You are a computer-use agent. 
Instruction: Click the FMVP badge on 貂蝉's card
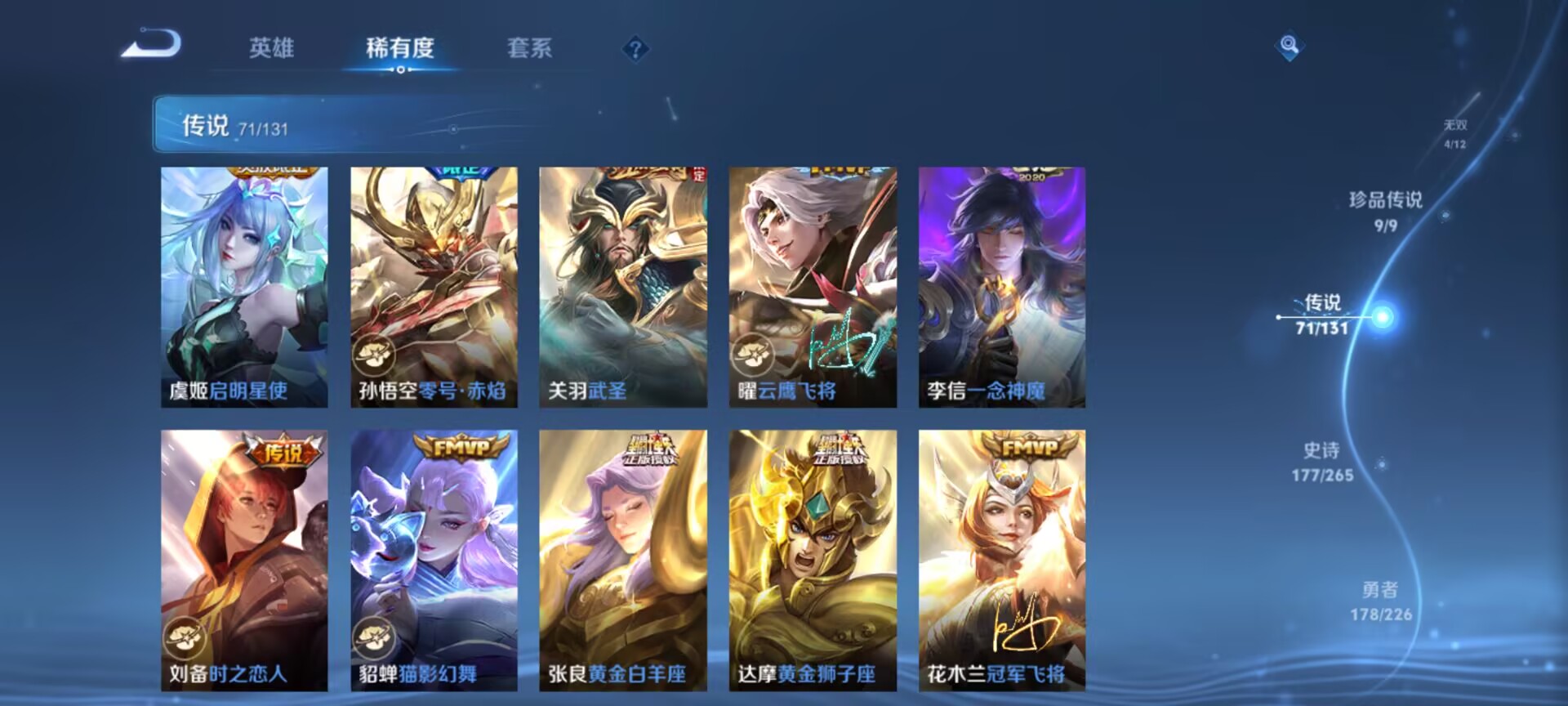click(x=460, y=447)
